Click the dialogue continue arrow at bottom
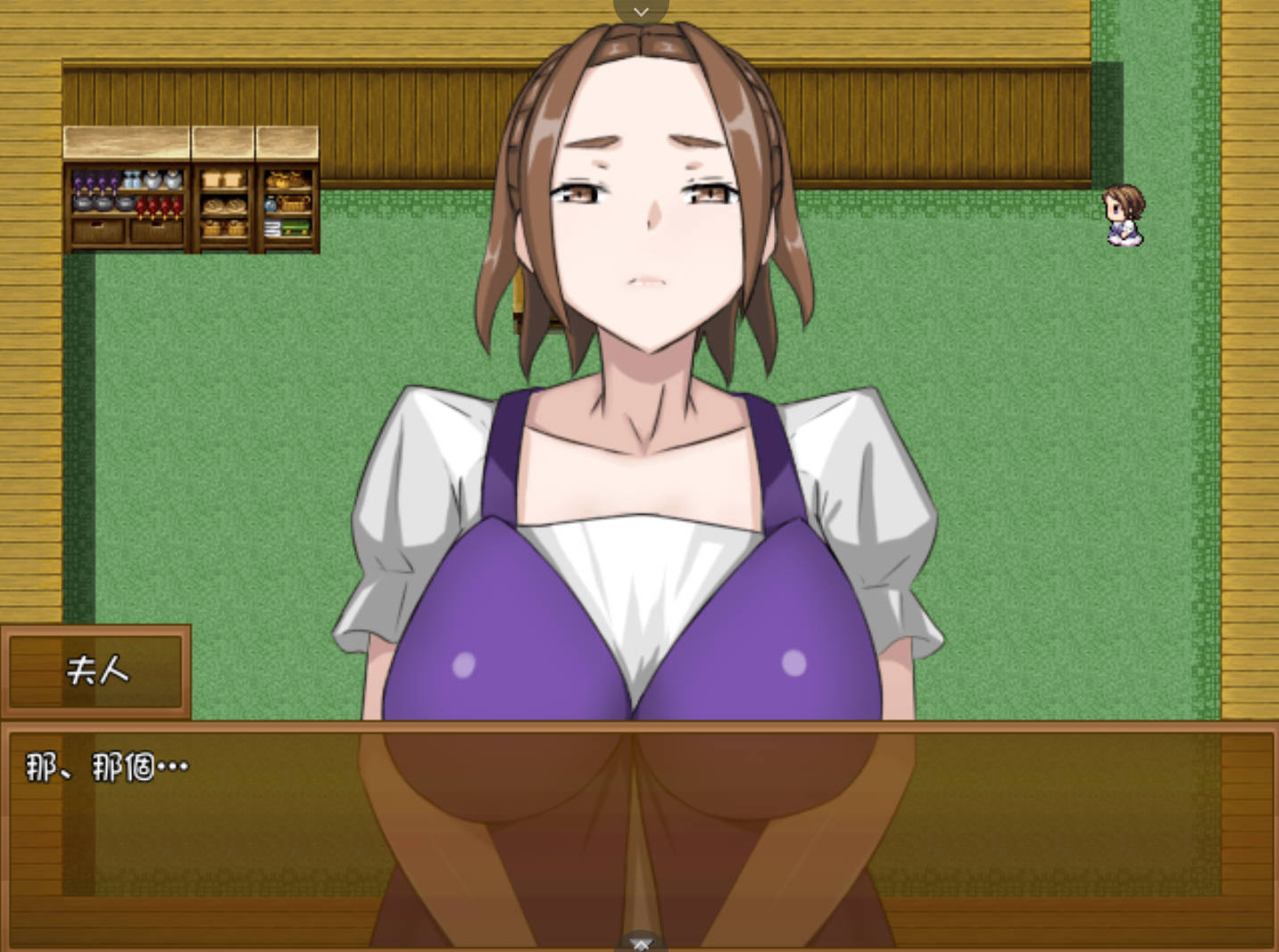The width and height of the screenshot is (1279, 952). pos(641,941)
